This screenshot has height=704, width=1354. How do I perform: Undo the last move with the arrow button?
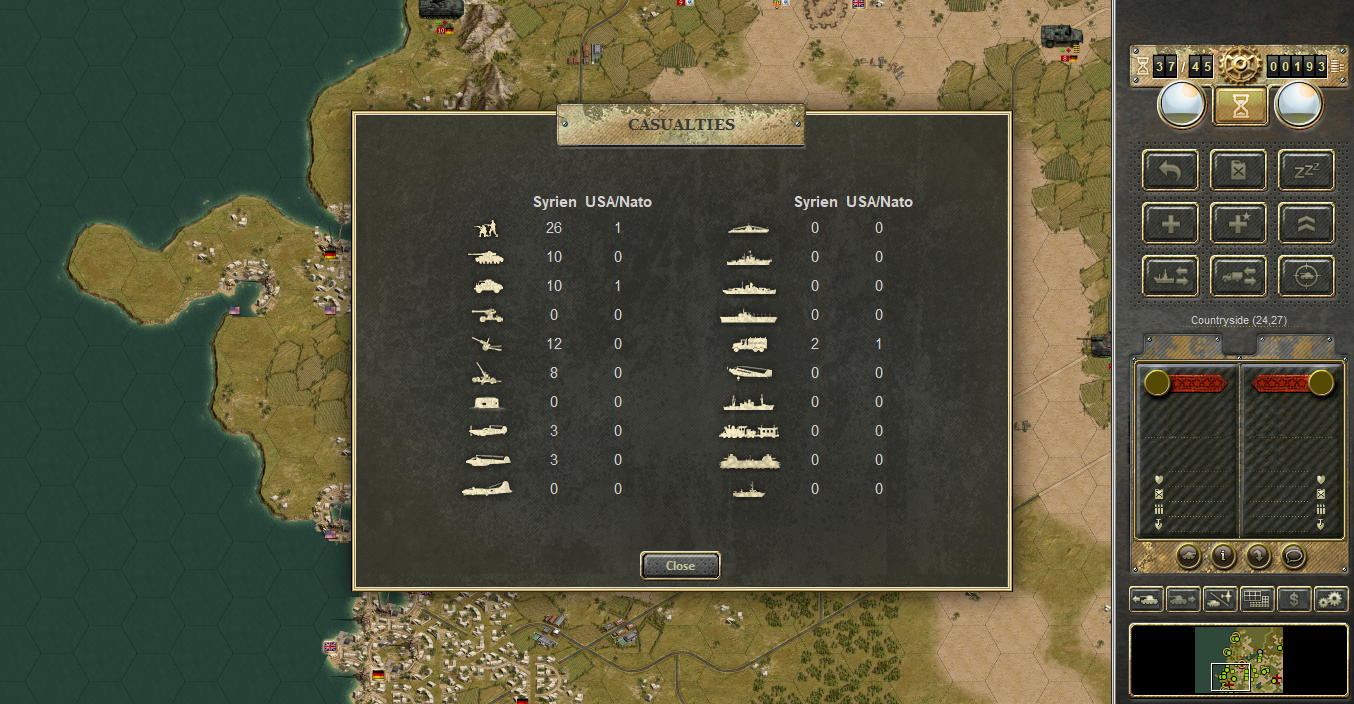1170,170
